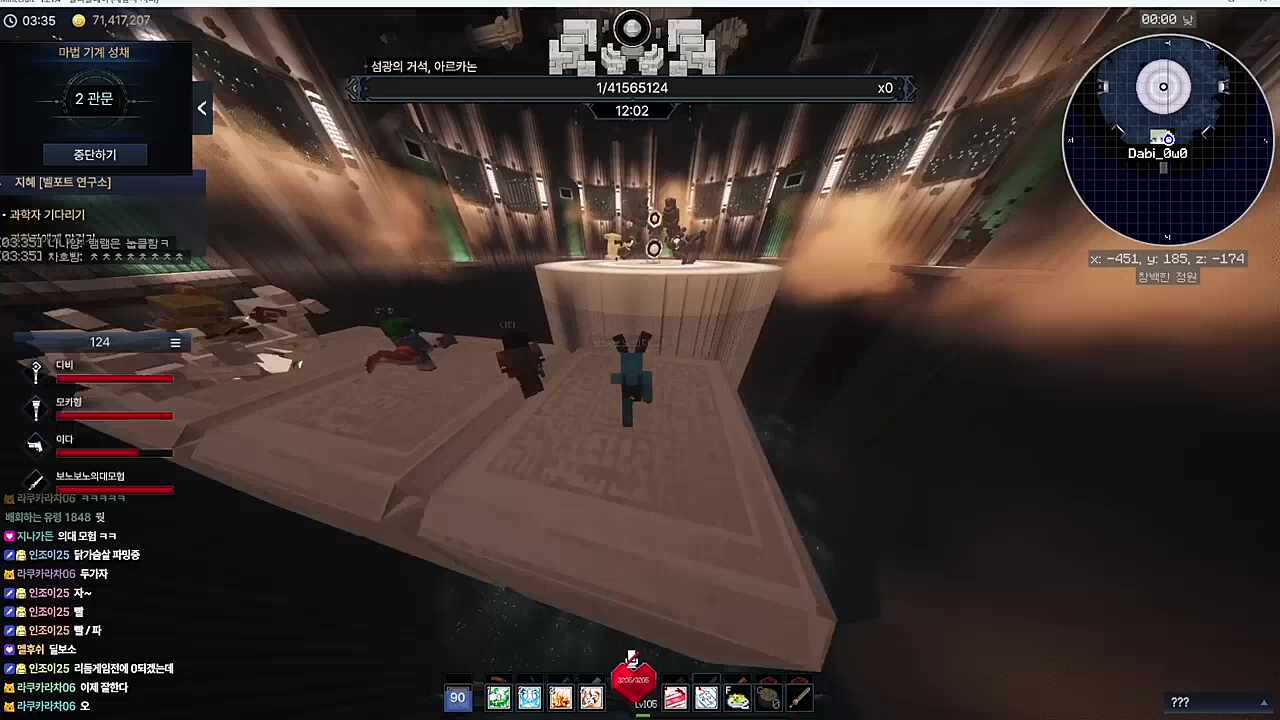1280x720 pixels.
Task: Activate the blue ice skill icon
Action: pos(529,698)
